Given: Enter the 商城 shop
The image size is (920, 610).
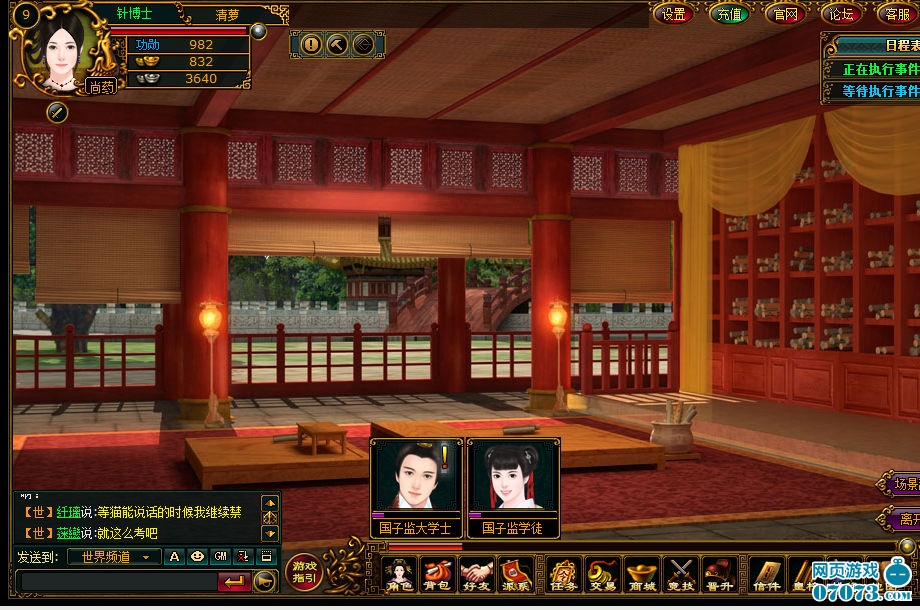Looking at the screenshot, I should (x=641, y=575).
